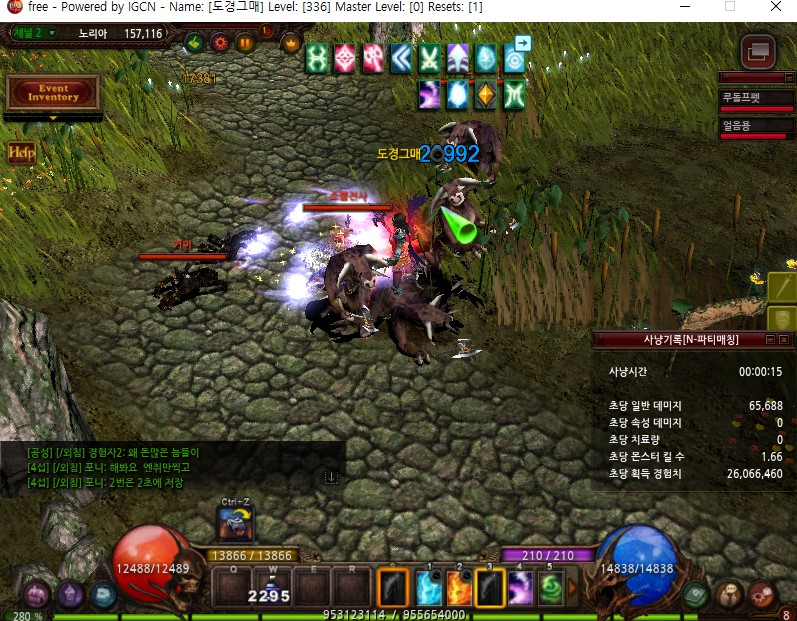This screenshot has height=621, width=797.
Task: Click the chat expand arrow icon
Action: [x=331, y=479]
